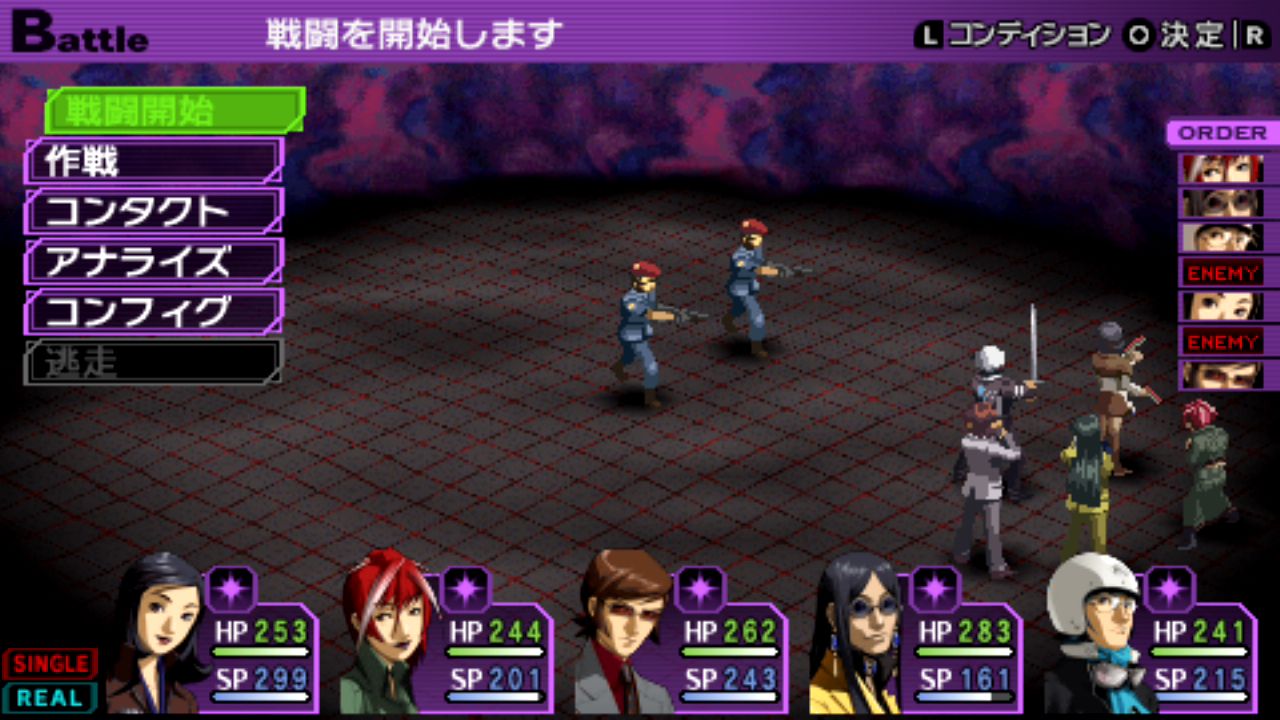The image size is (1280, 720).
Task: Select the red-haired character's party portrait
Action: pos(388,635)
